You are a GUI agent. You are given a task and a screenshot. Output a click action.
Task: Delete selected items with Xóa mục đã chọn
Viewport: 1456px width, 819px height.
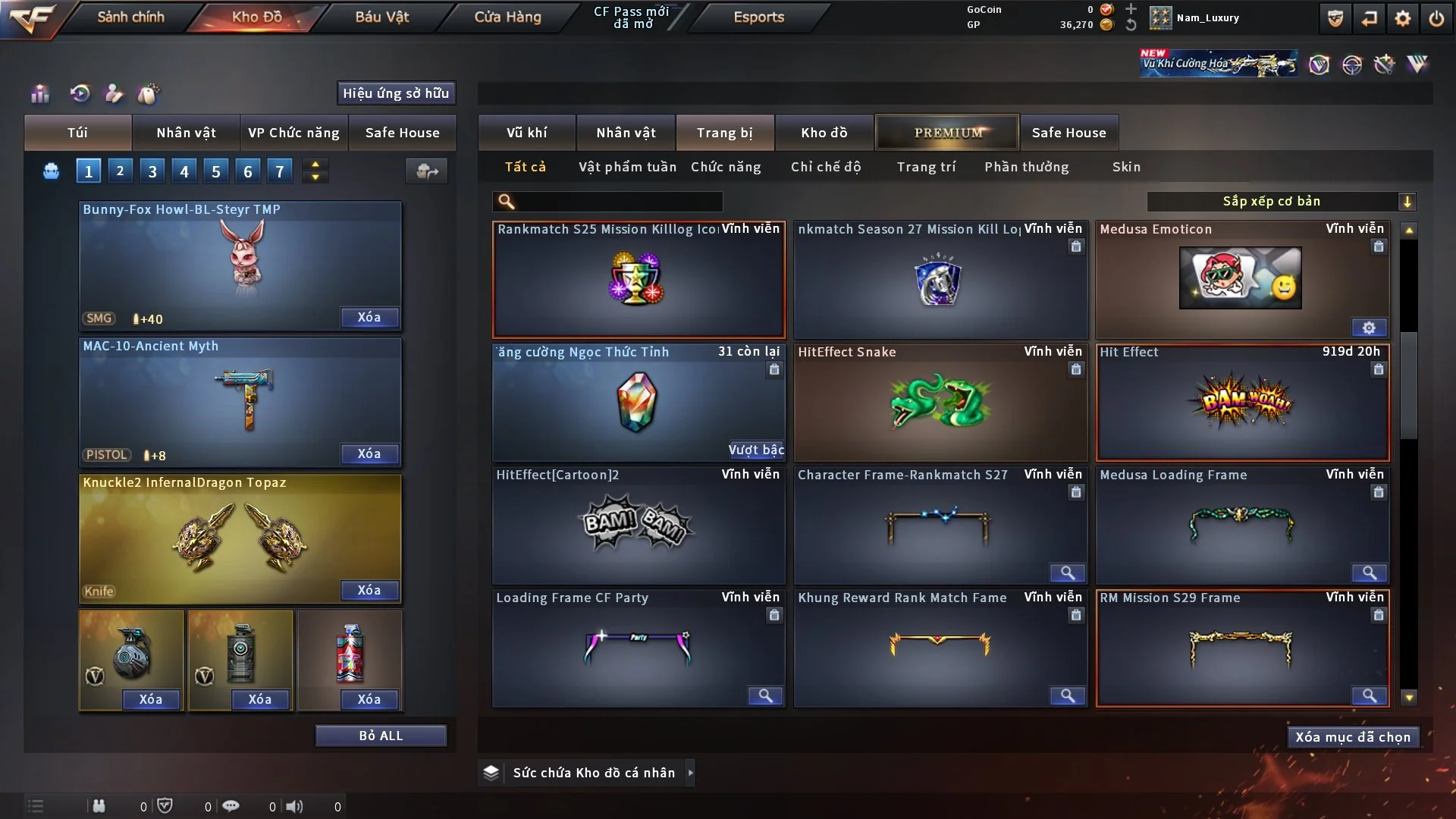(1352, 737)
